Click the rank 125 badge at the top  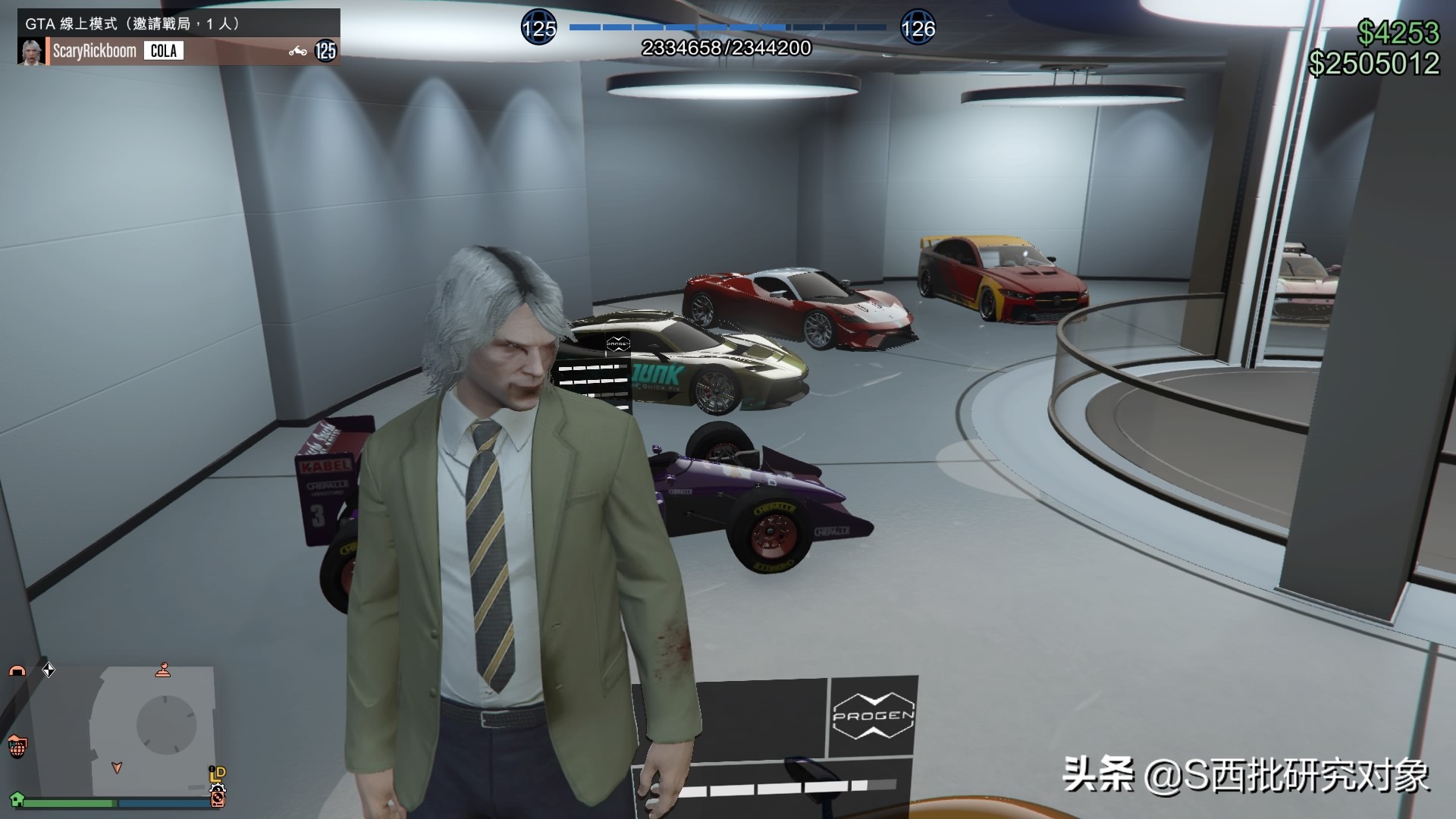tap(538, 30)
